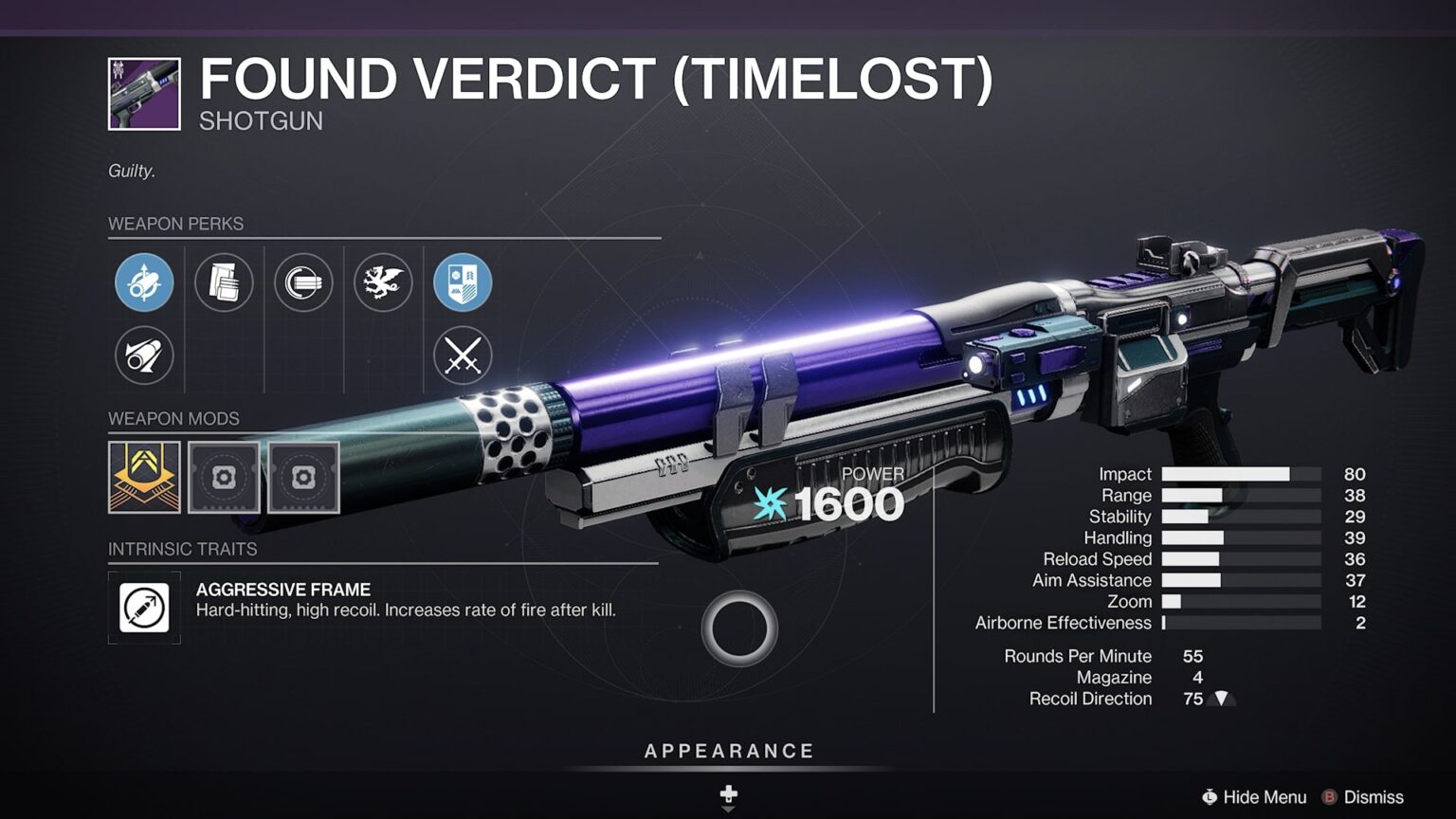Select the crossed swords trait perk

463,356
